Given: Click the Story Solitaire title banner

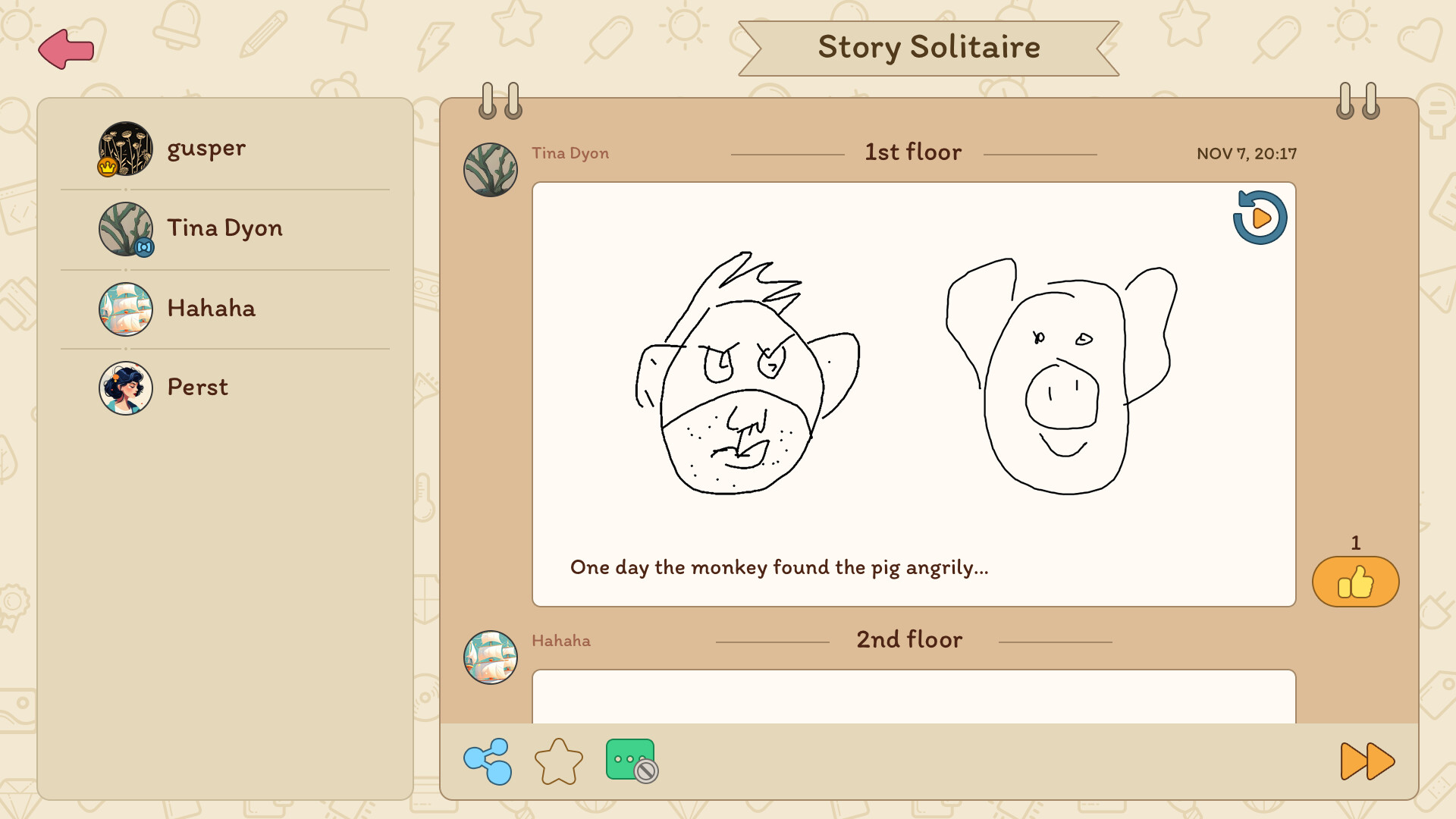Looking at the screenshot, I should (928, 47).
